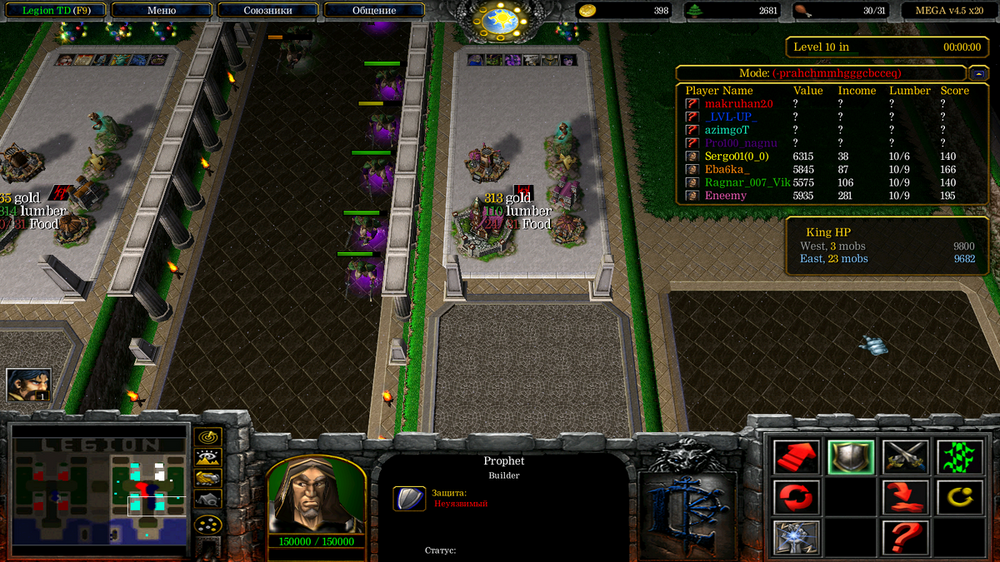The height and width of the screenshot is (562, 1000).
Task: Click the minimap to move the camera
Action: pos(99,492)
